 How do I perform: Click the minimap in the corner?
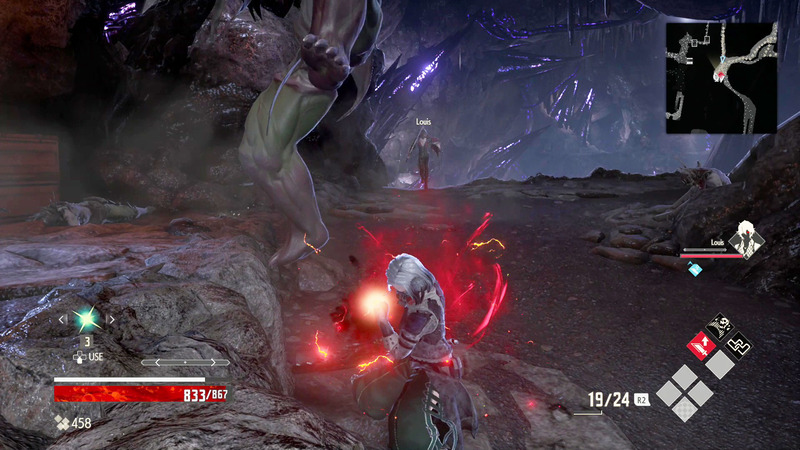tap(721, 78)
